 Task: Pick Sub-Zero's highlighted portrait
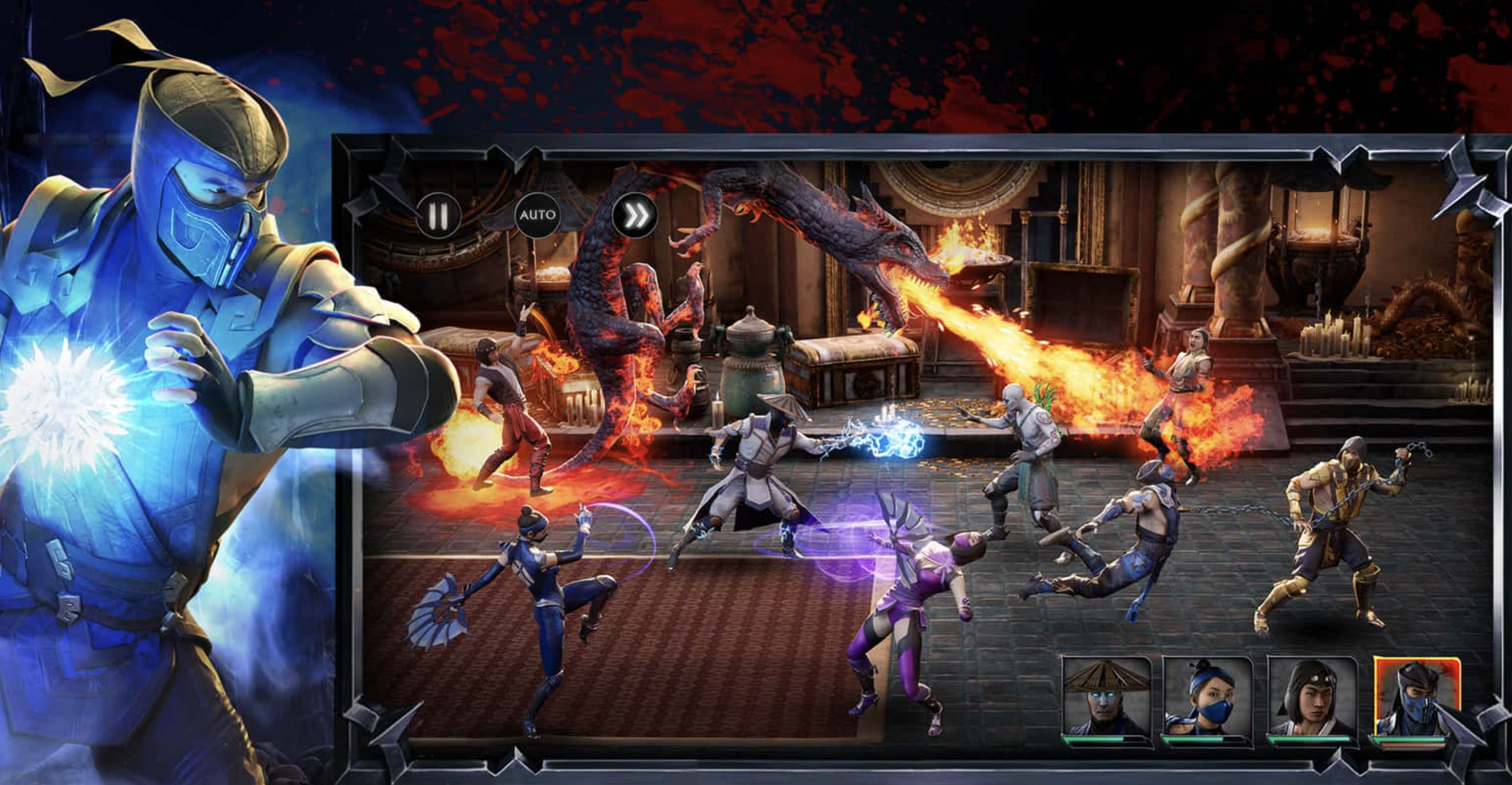coord(1416,698)
